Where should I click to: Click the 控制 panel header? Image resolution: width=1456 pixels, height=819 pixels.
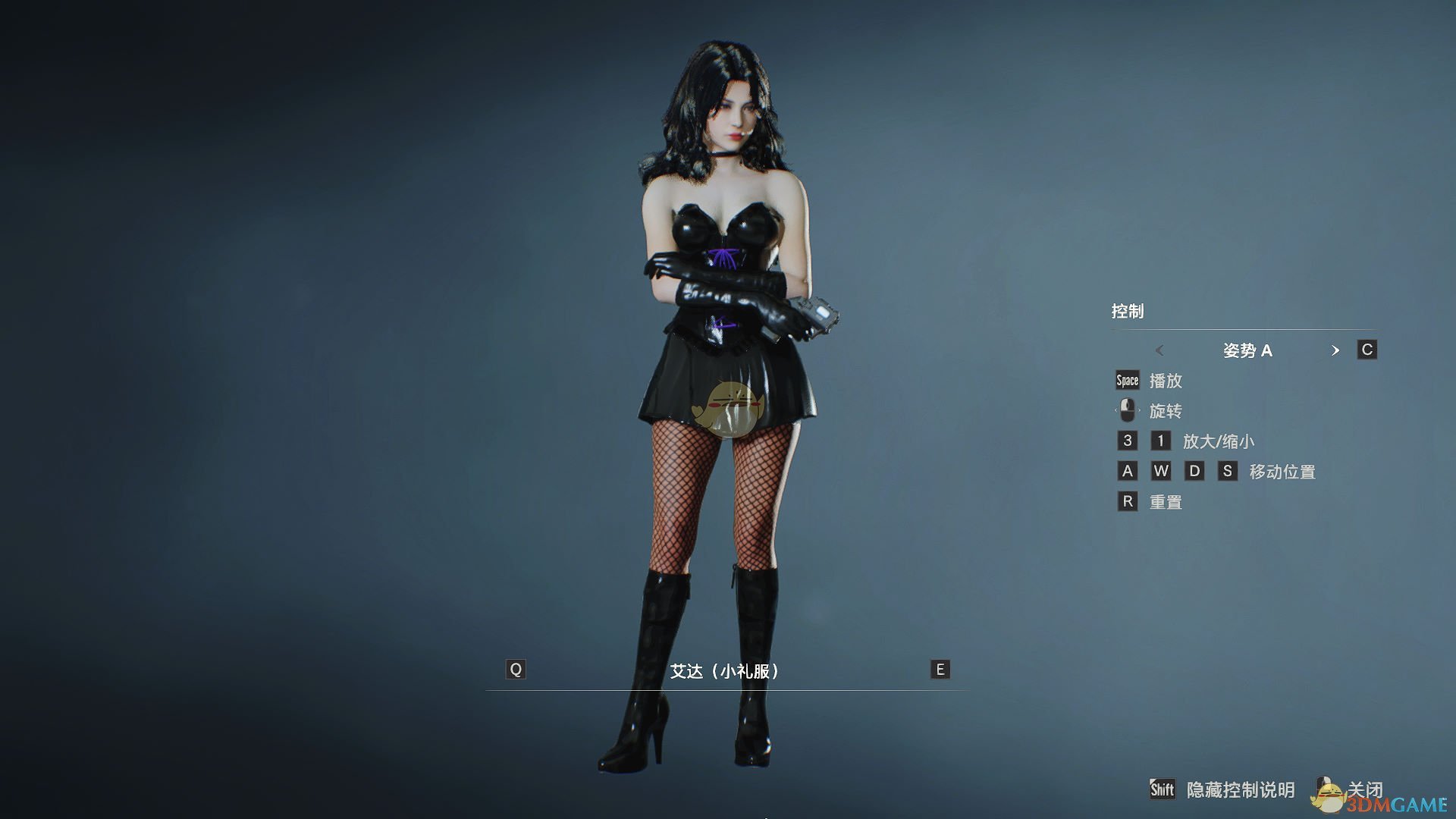click(x=1128, y=310)
